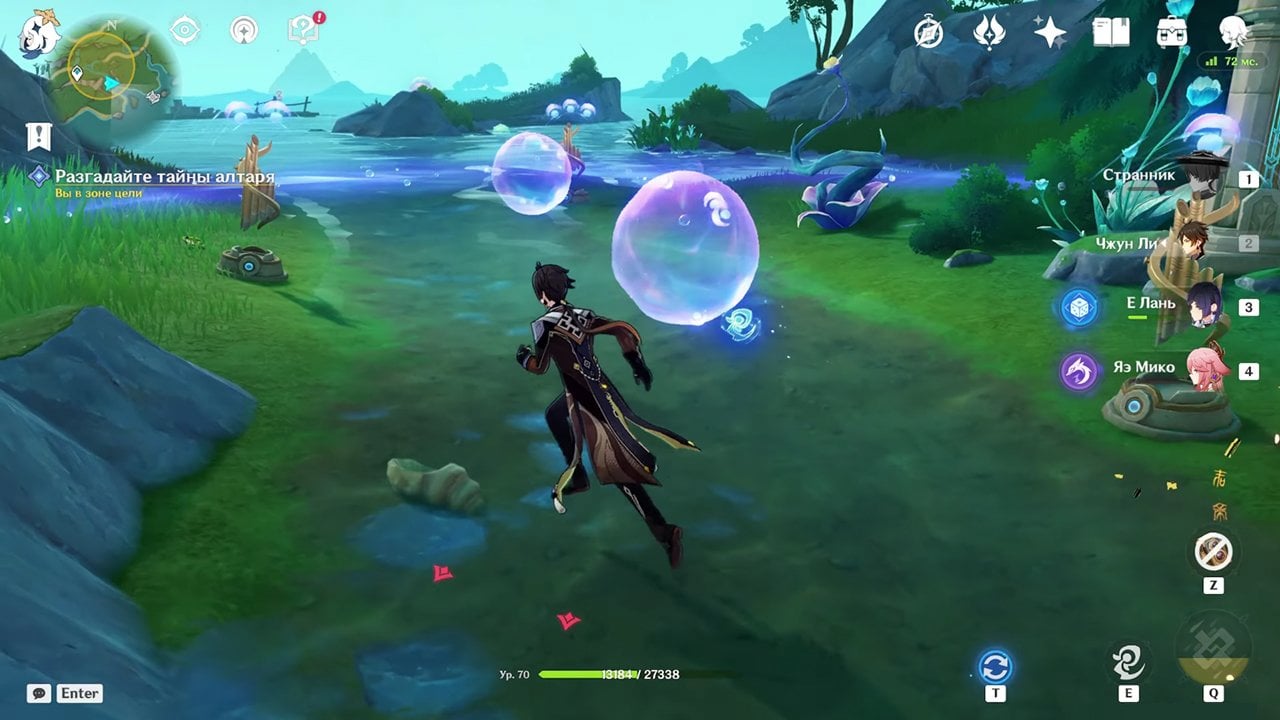Trigger the elemental burst icon
1280x720 pixels.
click(x=1213, y=648)
